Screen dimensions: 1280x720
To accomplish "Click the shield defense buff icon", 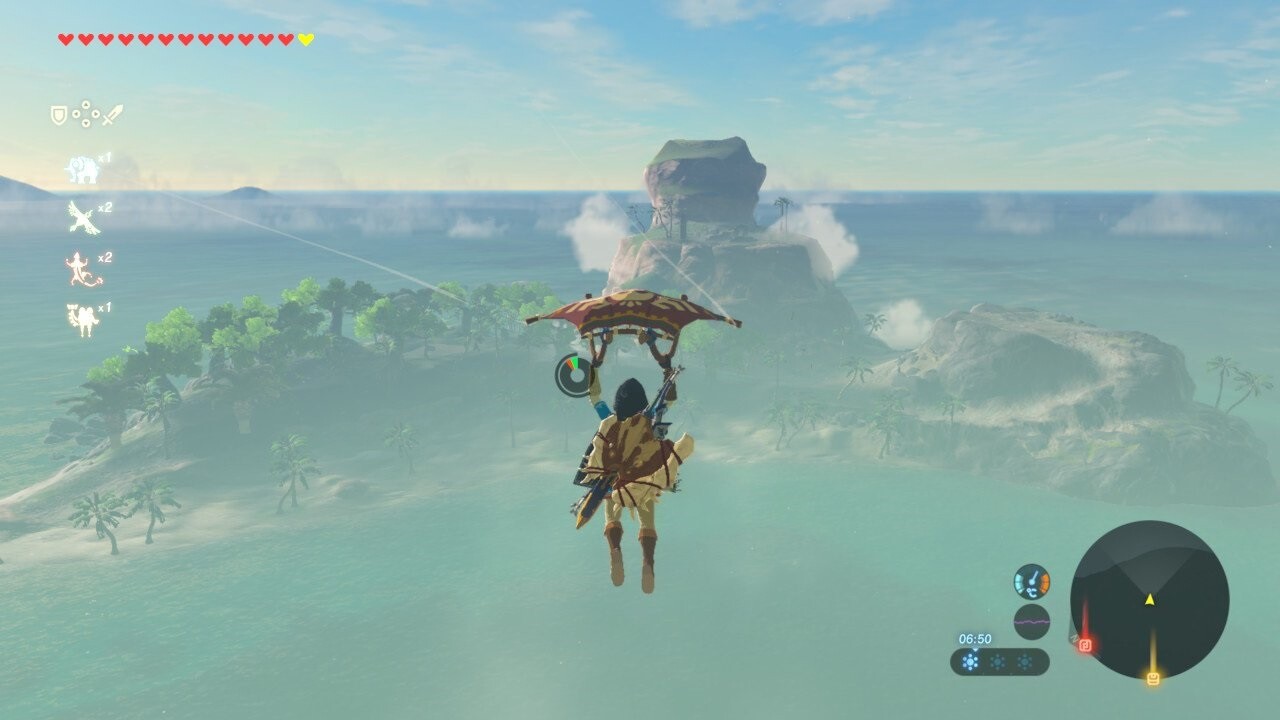I will tap(57, 114).
